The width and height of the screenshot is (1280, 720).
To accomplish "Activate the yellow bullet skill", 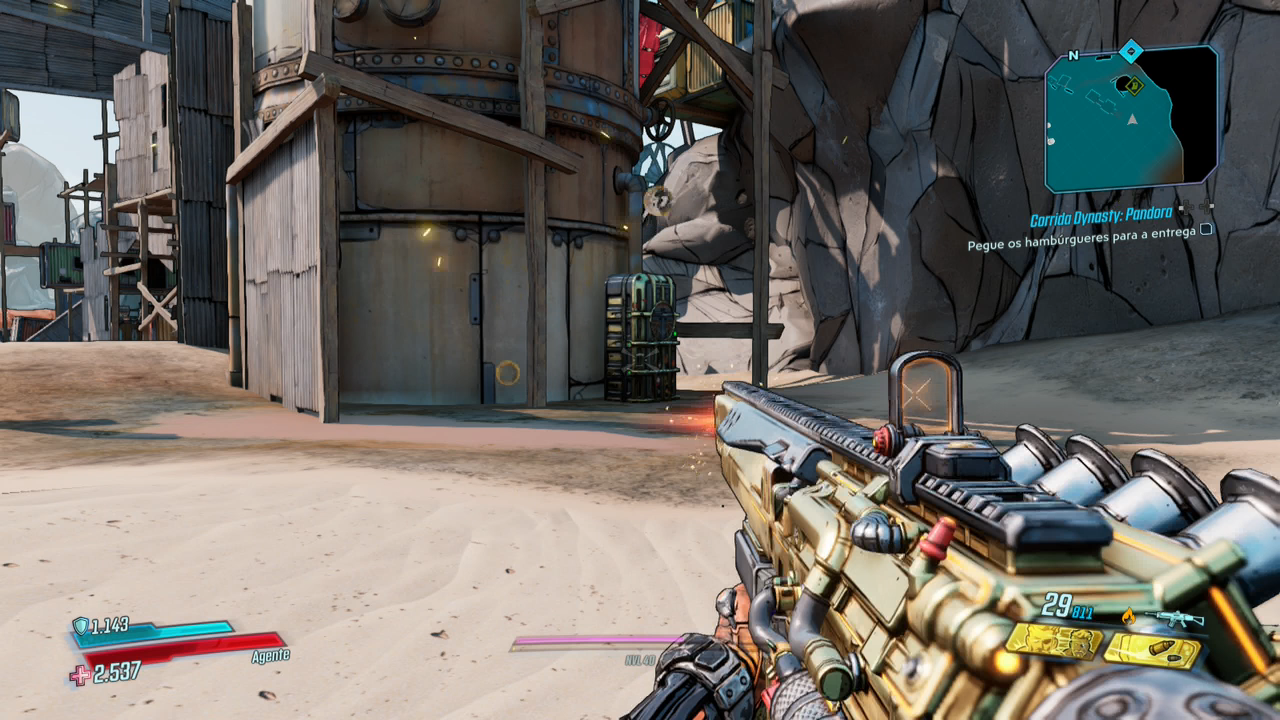I will click(x=1151, y=651).
